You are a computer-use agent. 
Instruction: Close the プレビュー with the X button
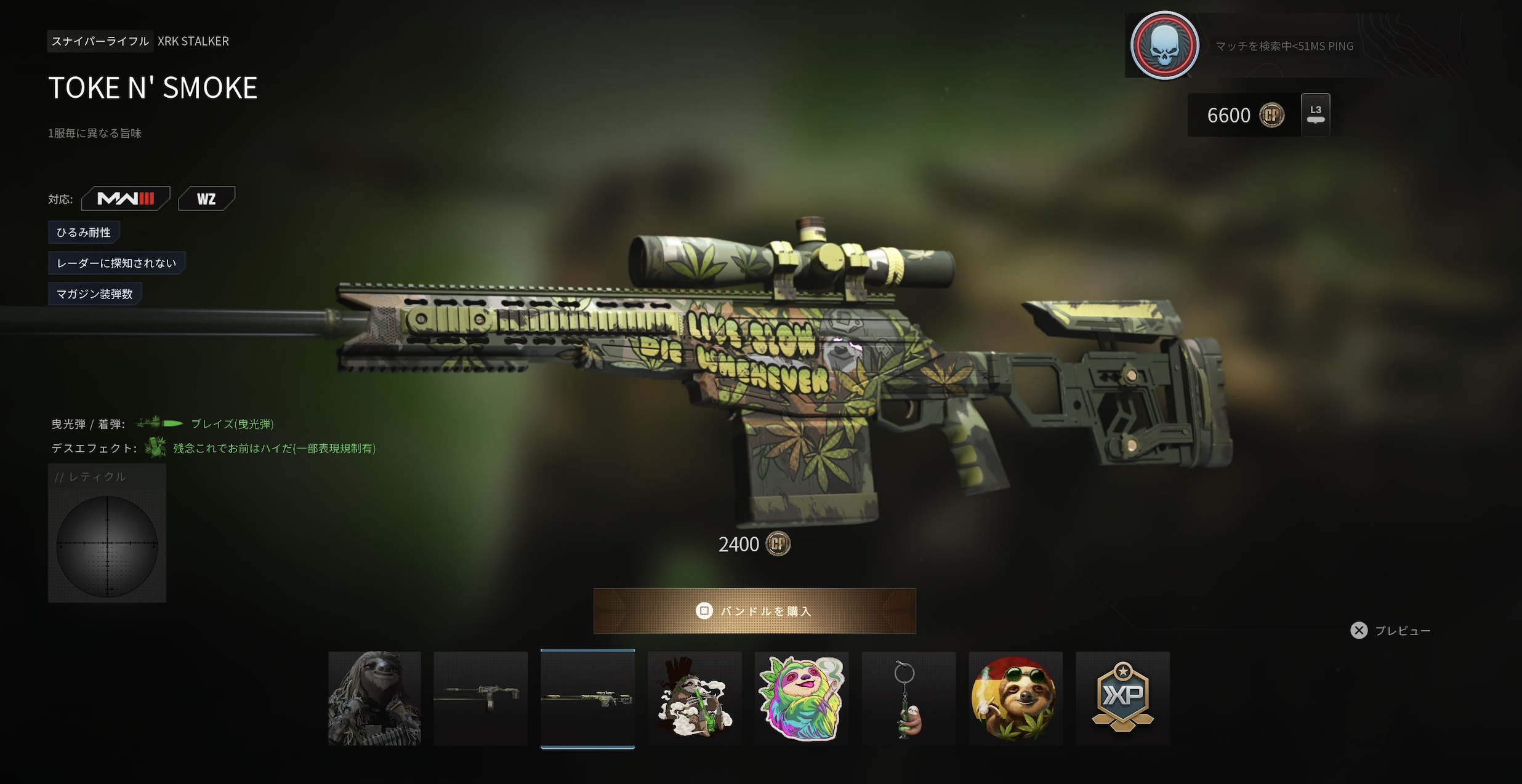coord(1359,630)
